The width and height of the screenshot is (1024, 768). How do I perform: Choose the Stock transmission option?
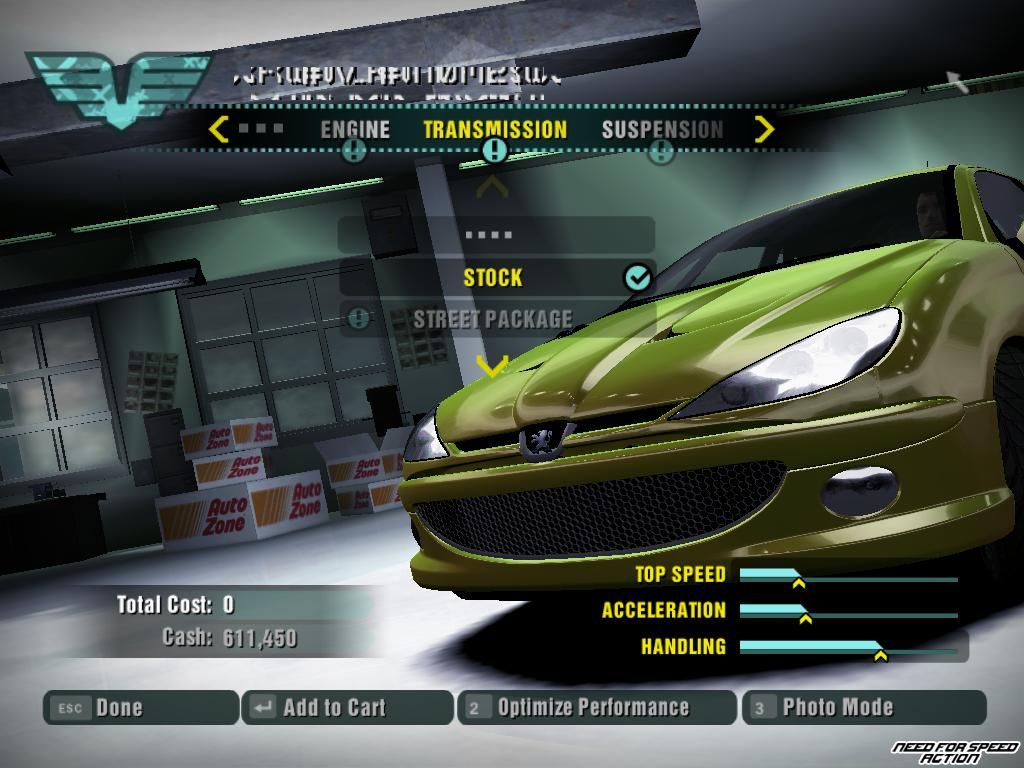pyautogui.click(x=495, y=277)
